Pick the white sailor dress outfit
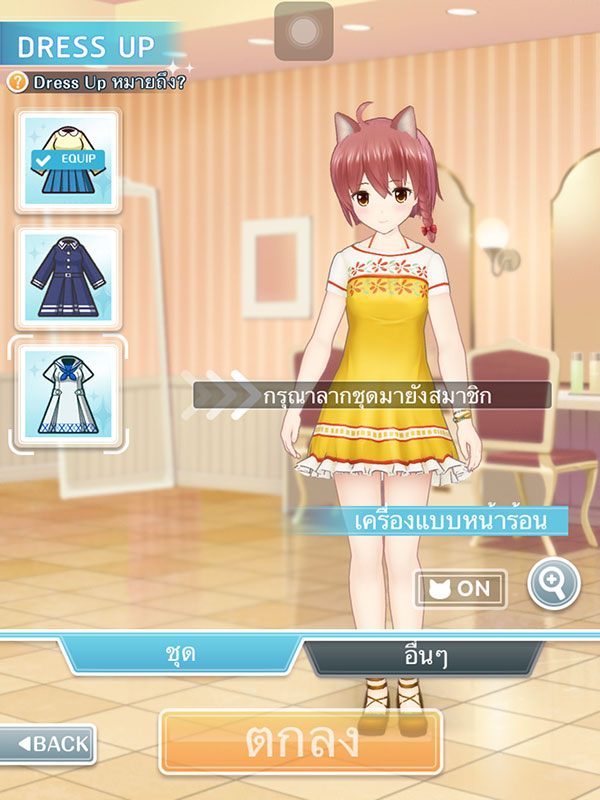Viewport: 600px width, 800px height. (67, 393)
